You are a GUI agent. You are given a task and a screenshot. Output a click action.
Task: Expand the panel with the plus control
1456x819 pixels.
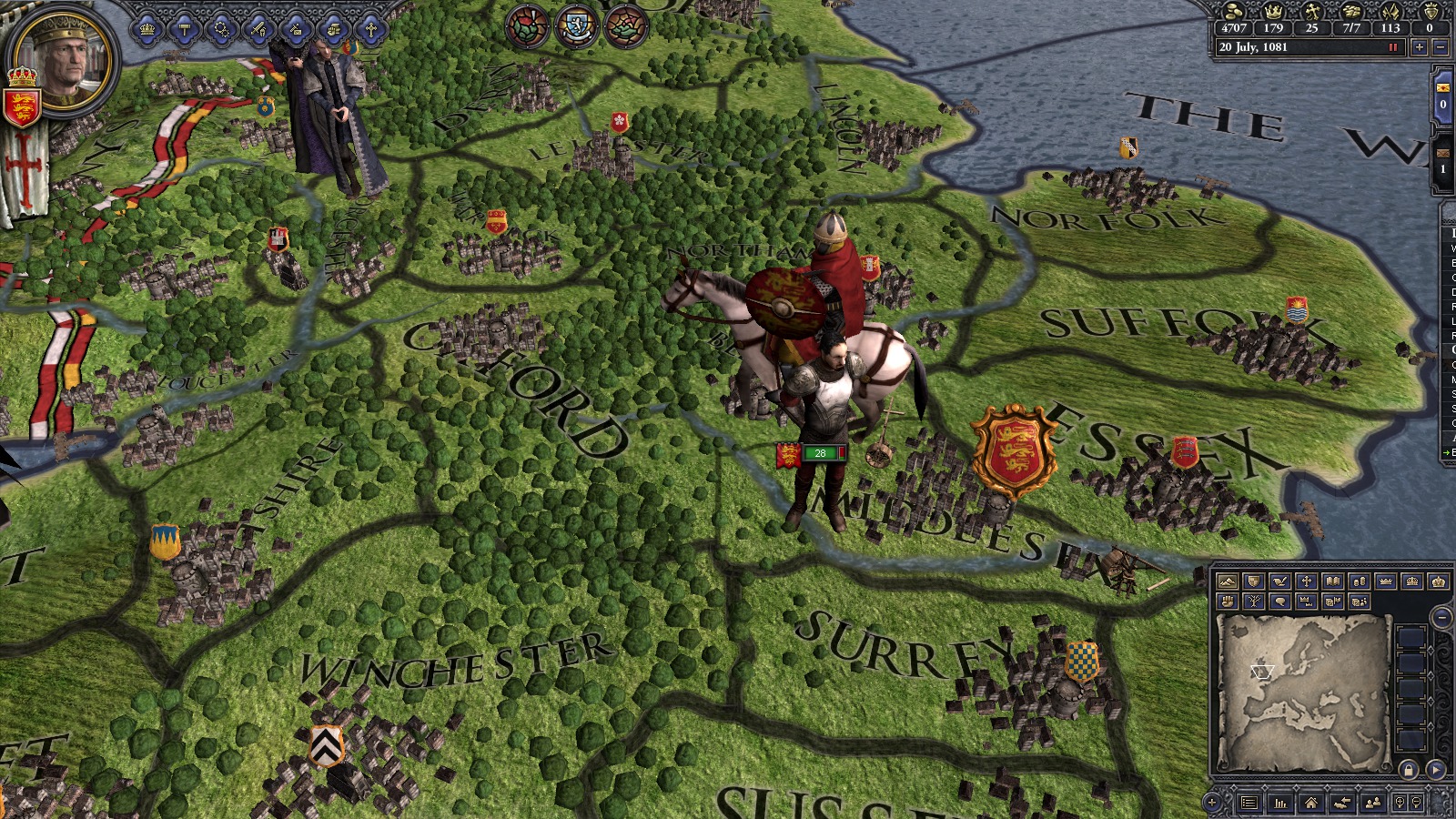(1211, 803)
